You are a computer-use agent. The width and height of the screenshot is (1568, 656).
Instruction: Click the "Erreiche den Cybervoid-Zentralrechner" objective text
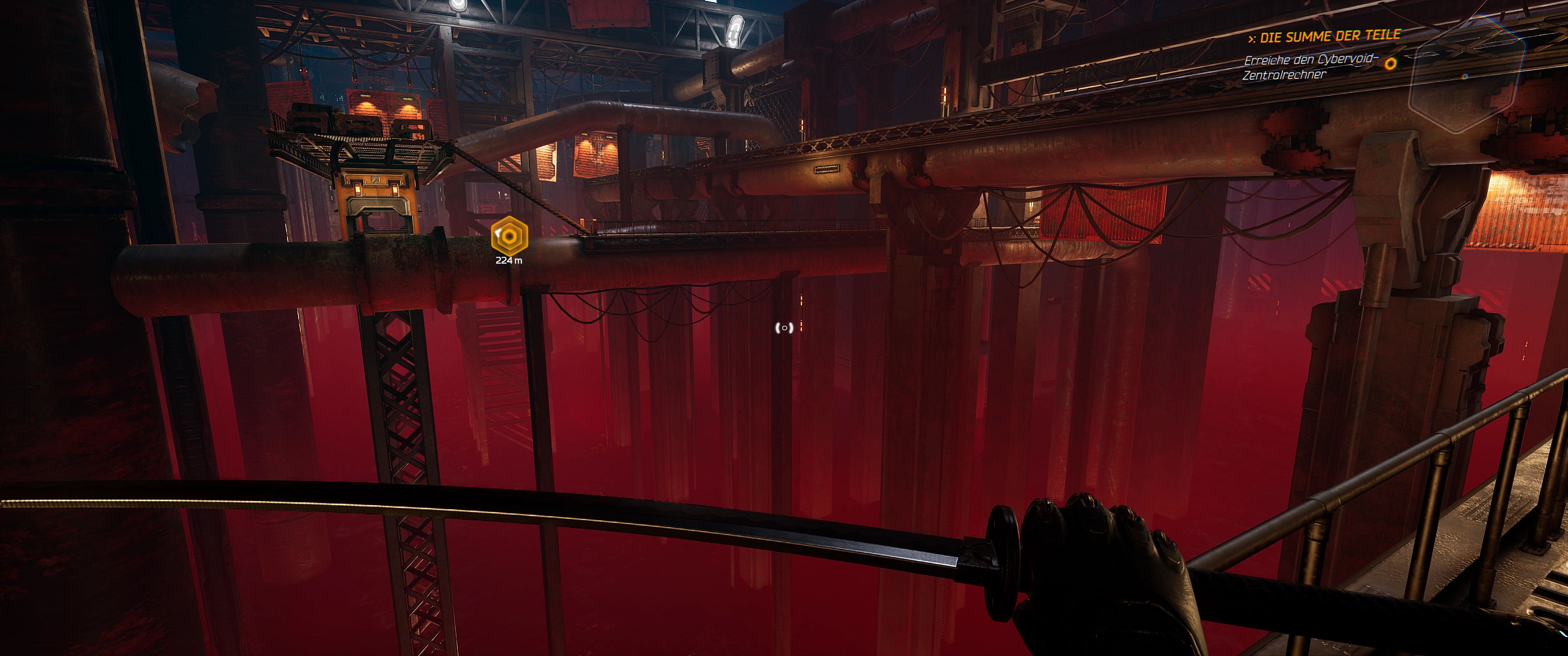coord(1309,67)
